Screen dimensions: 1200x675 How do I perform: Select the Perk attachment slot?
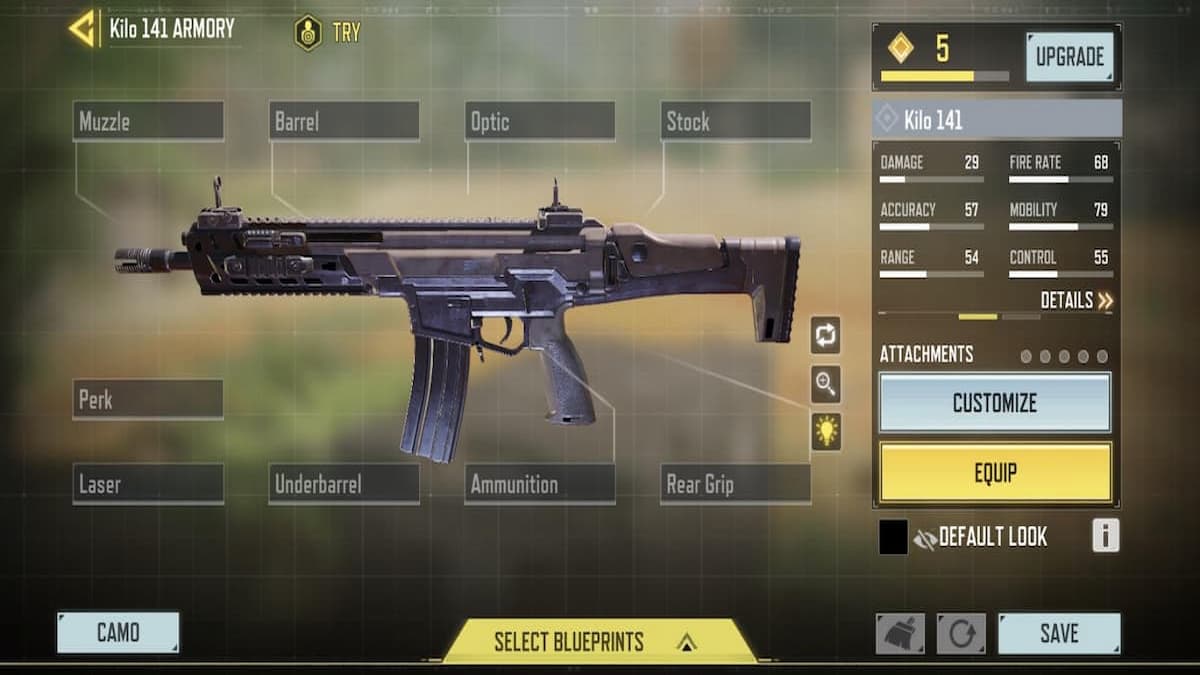(x=148, y=400)
